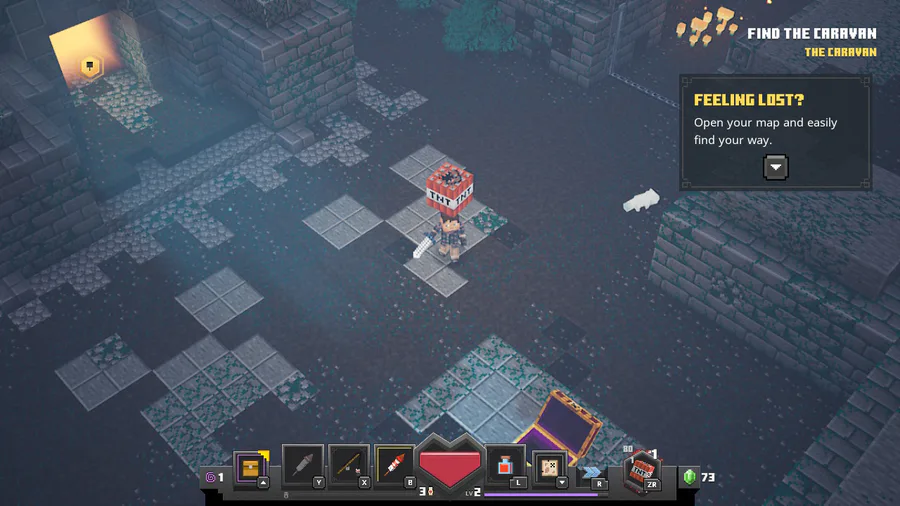Viewport: 900px width, 506px height.
Task: Activate the red firework rocket artifact
Action: 394,465
